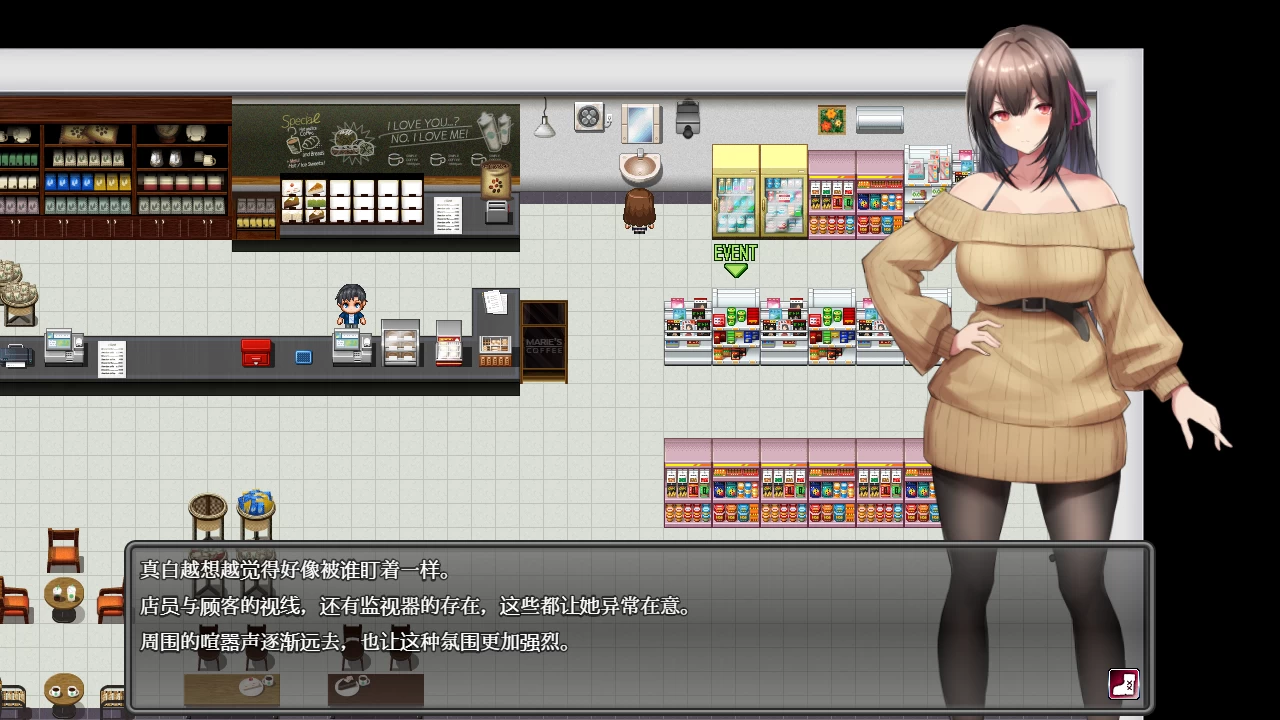Screen dimensions: 1280x720
Task: Select the wall mirror above the sink
Action: pos(640,122)
